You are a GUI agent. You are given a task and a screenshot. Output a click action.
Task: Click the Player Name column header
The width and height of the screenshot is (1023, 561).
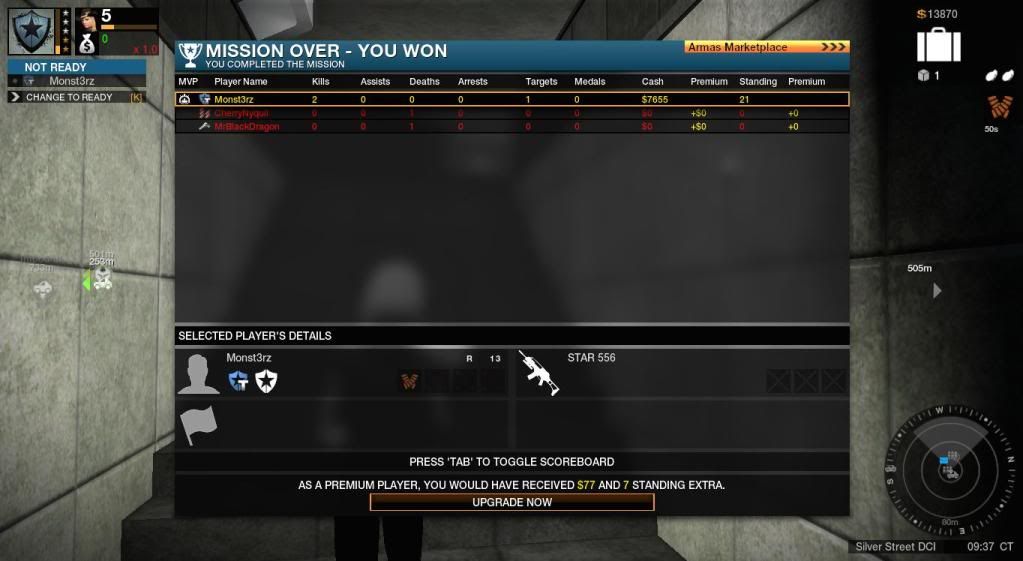(241, 82)
